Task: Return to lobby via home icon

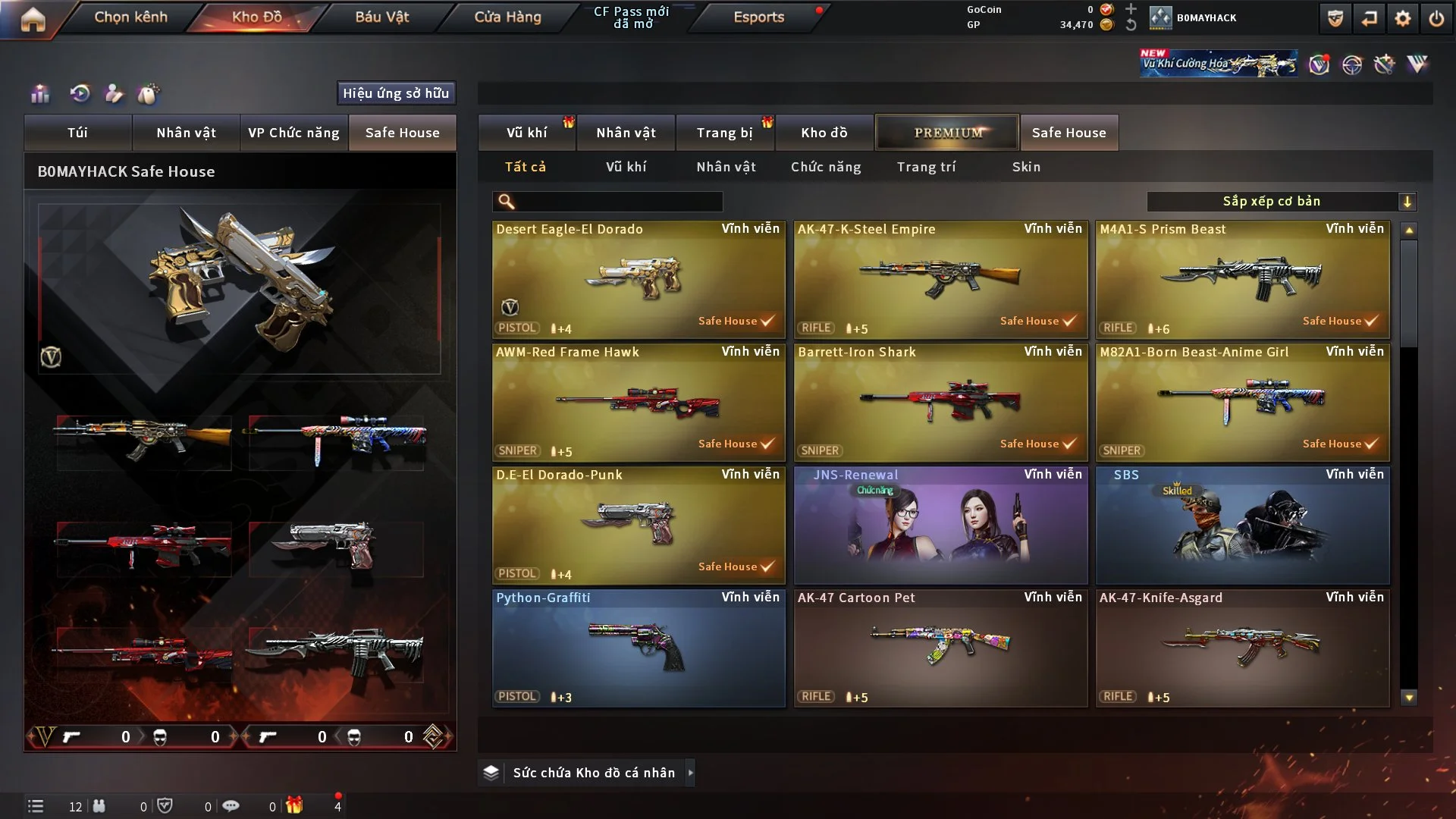Action: click(33, 19)
